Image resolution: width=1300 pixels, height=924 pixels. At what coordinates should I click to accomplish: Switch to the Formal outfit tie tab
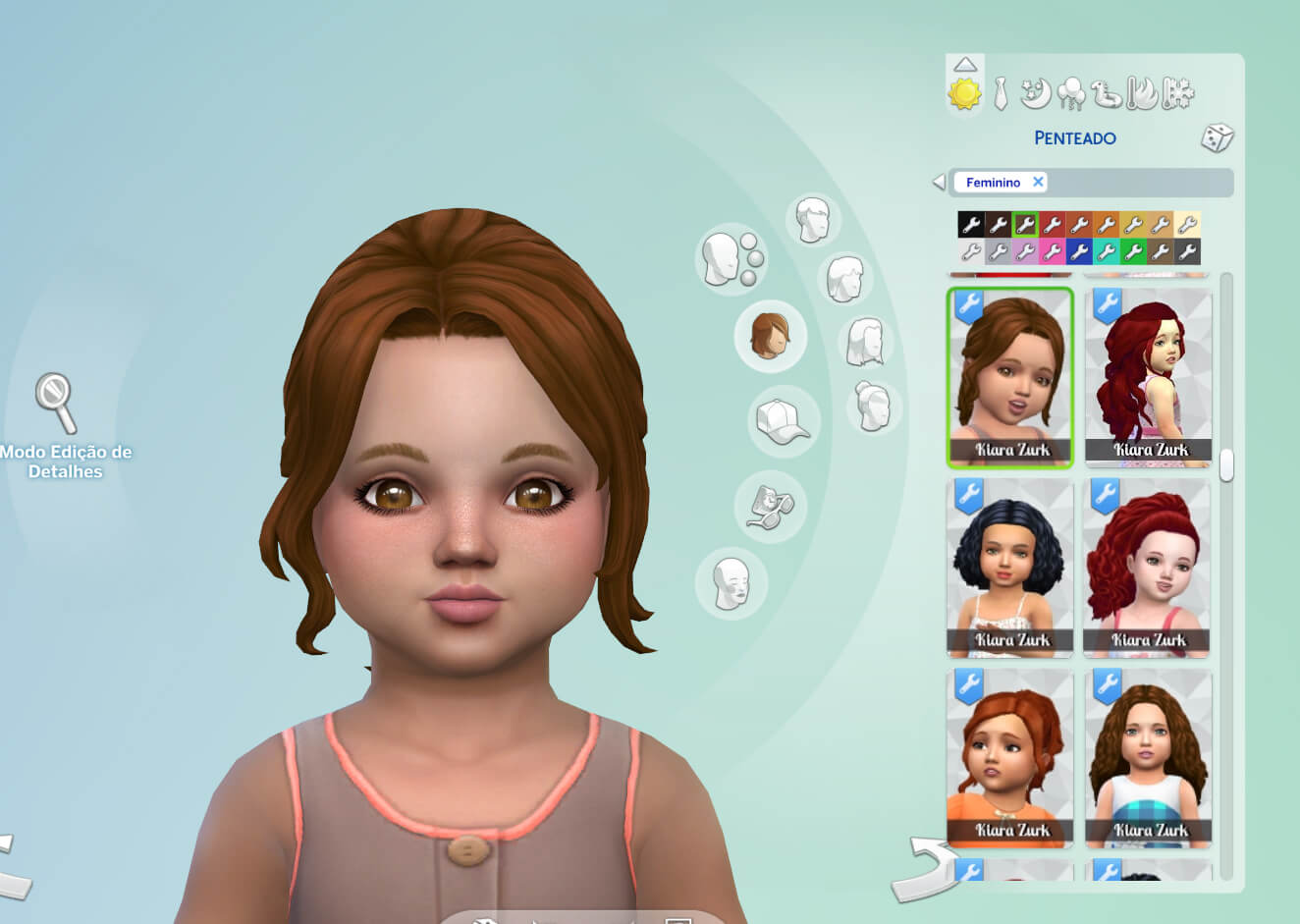[1000, 92]
